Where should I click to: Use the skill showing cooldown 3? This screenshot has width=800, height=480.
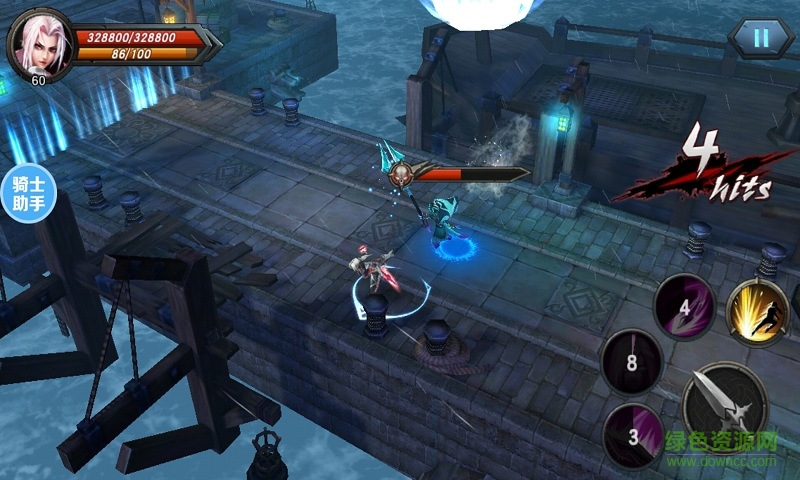pos(631,434)
